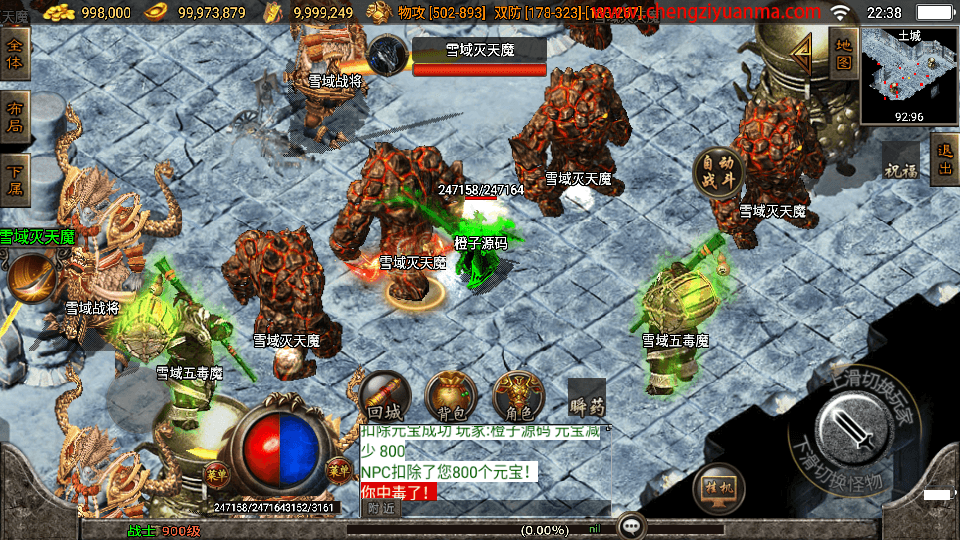The image size is (960, 540).
Task: Activate the 祝福 blessing button
Action: tap(900, 168)
